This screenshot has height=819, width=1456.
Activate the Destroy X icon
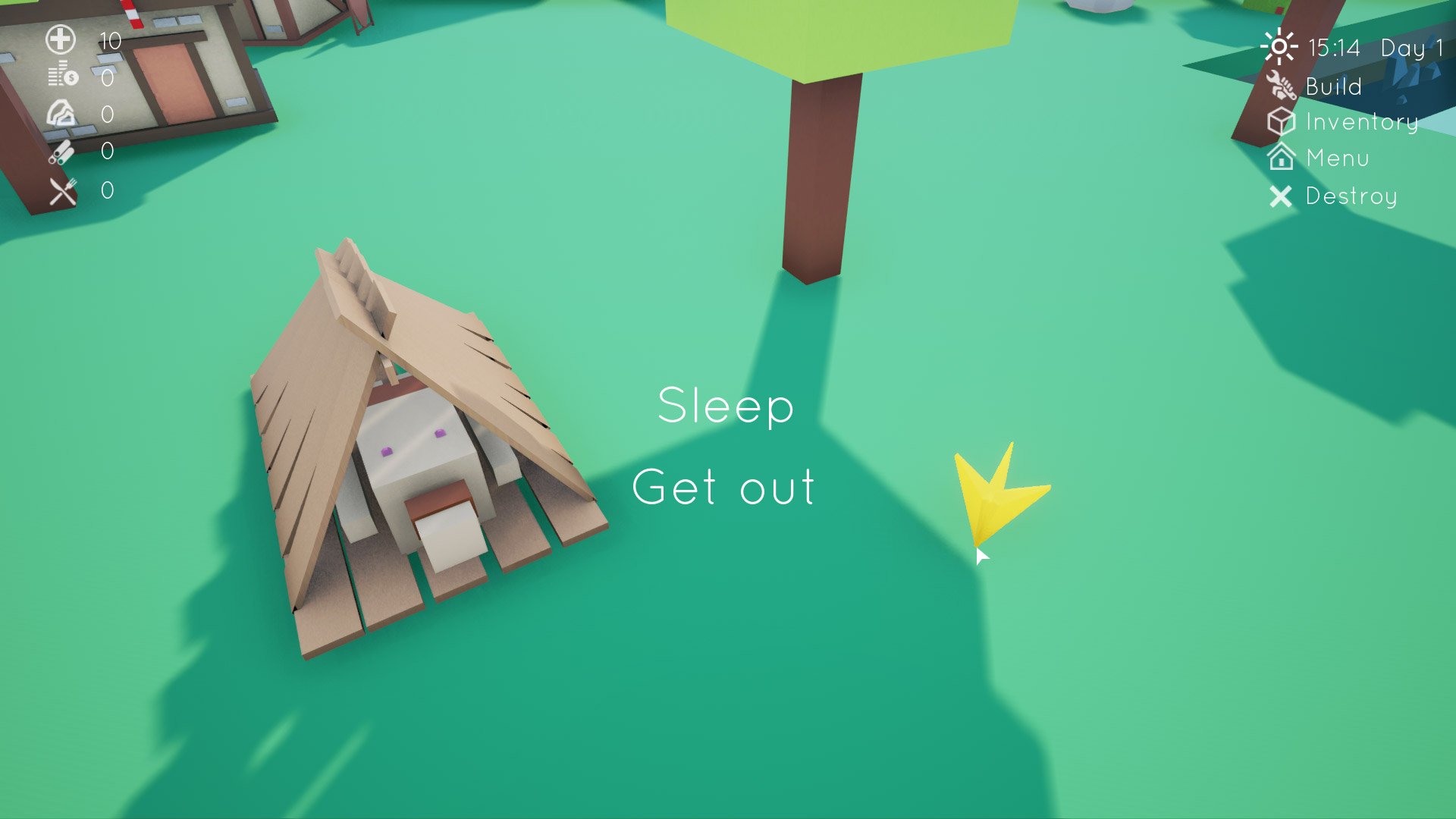coord(1282,196)
